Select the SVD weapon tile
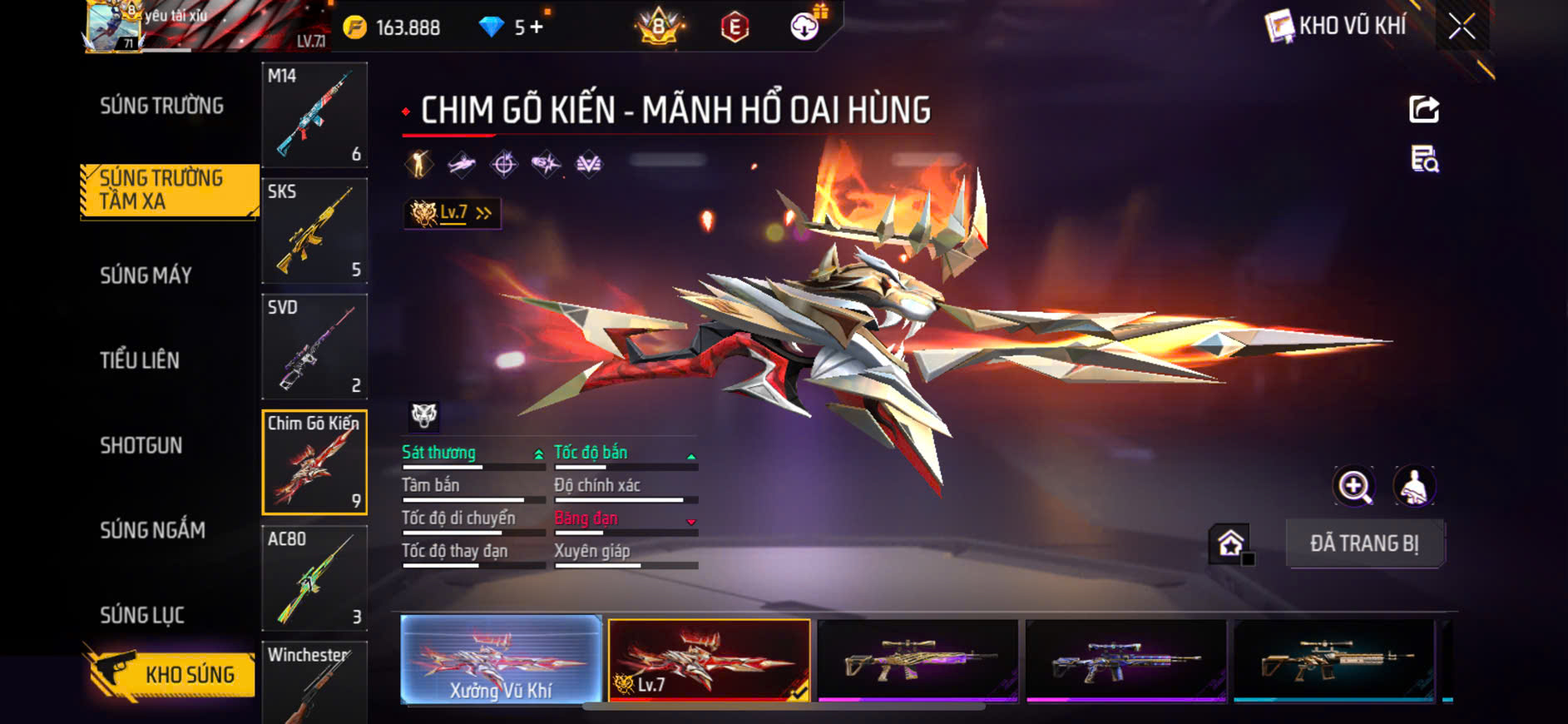Screen dimensions: 1568x724 [x=314, y=346]
